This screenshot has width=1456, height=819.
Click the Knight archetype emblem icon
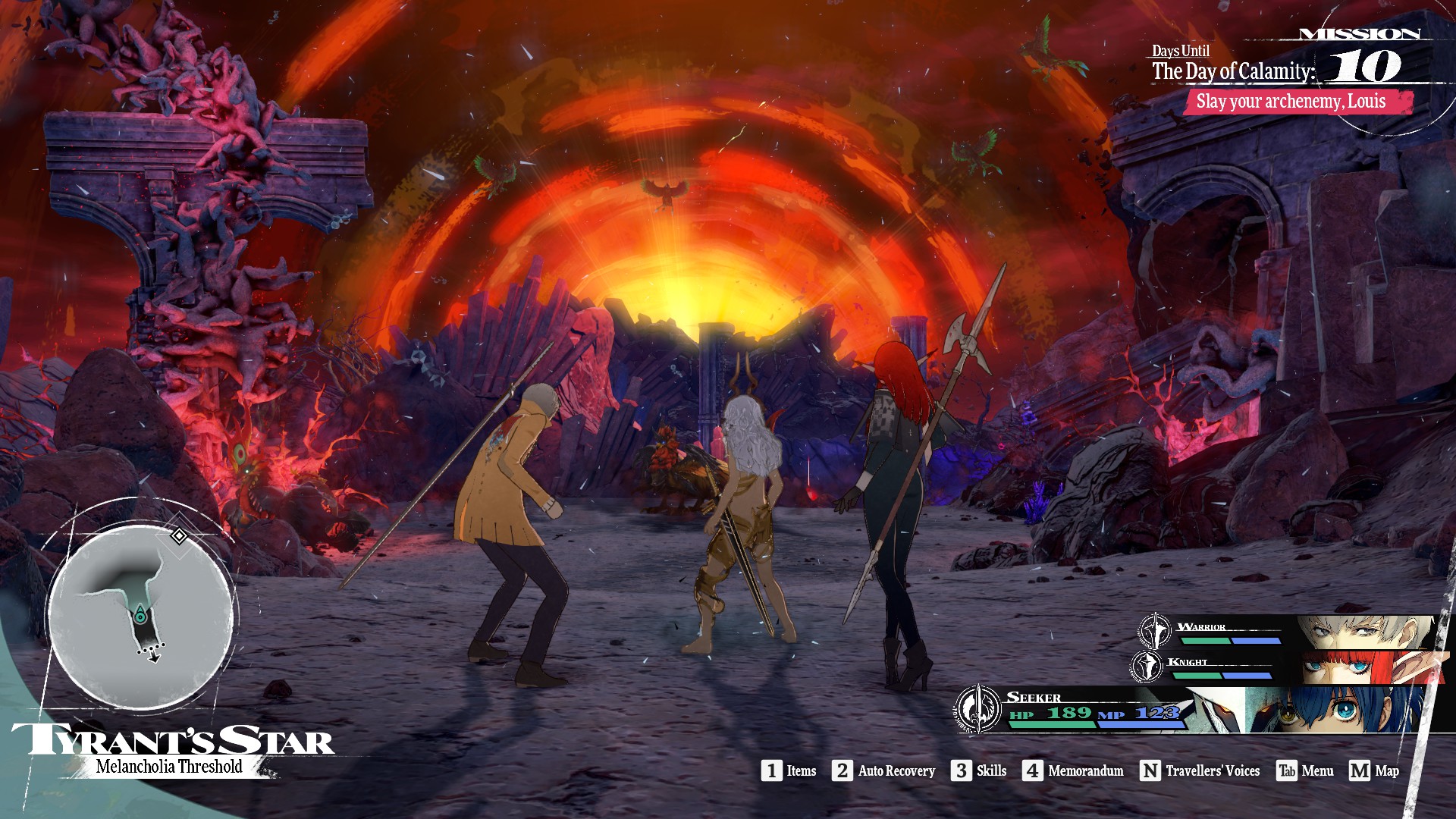1147,666
